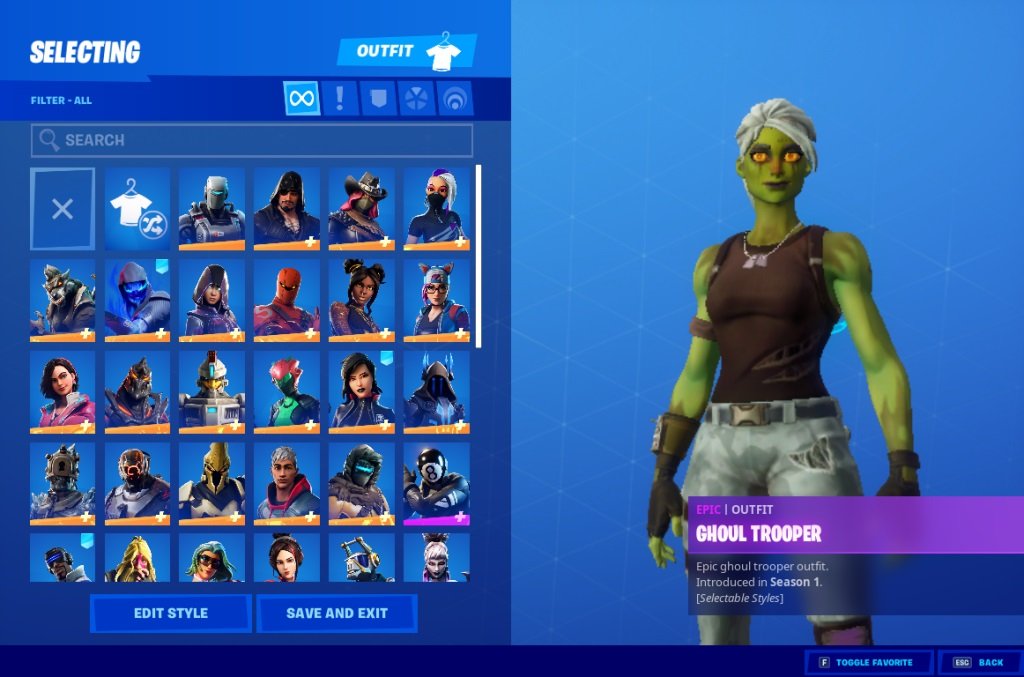The height and width of the screenshot is (677, 1024).
Task: Switch to the concentric arcs filter tab
Action: click(x=455, y=98)
